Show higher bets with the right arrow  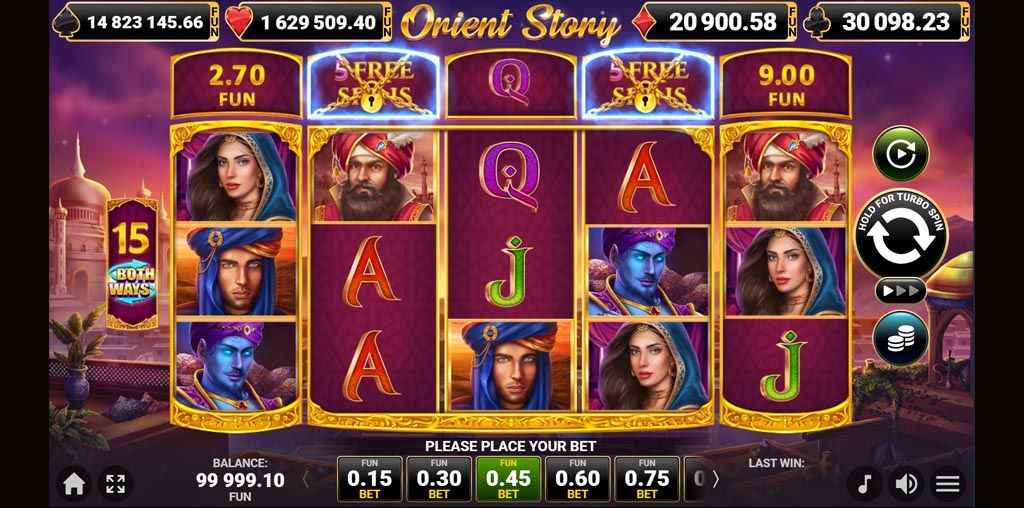(x=715, y=479)
